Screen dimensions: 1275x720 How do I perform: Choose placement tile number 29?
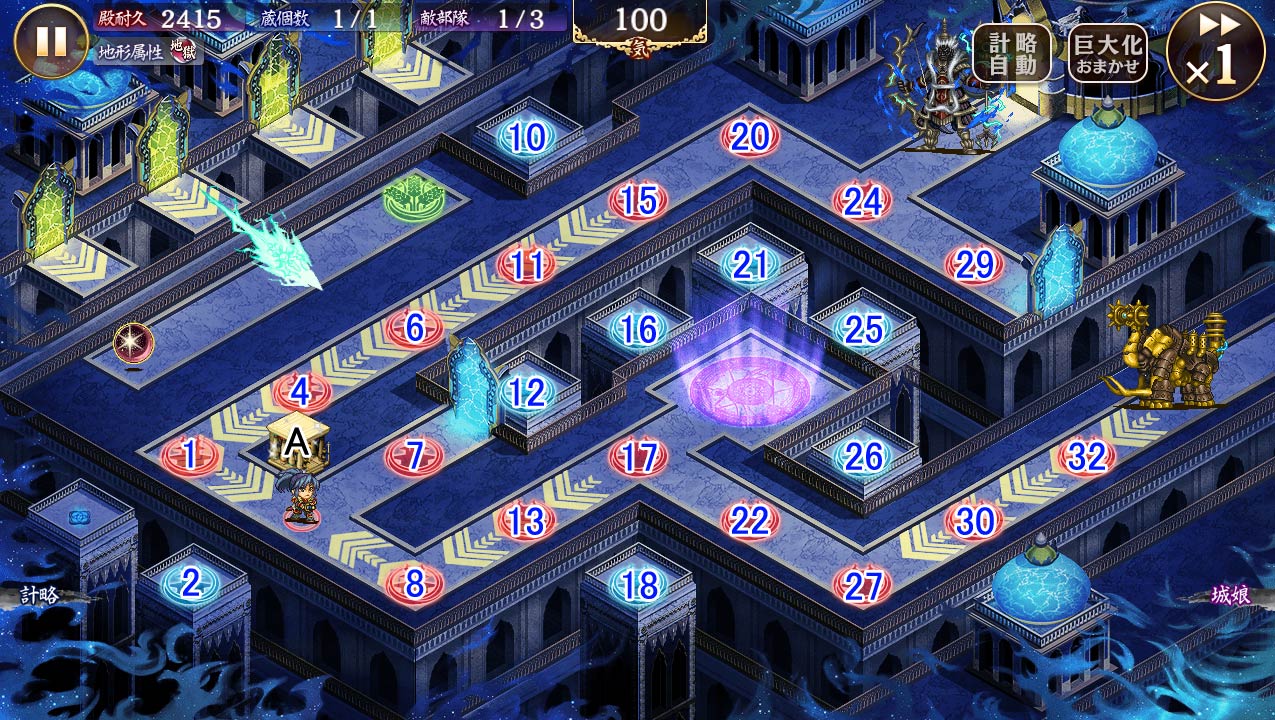click(974, 265)
